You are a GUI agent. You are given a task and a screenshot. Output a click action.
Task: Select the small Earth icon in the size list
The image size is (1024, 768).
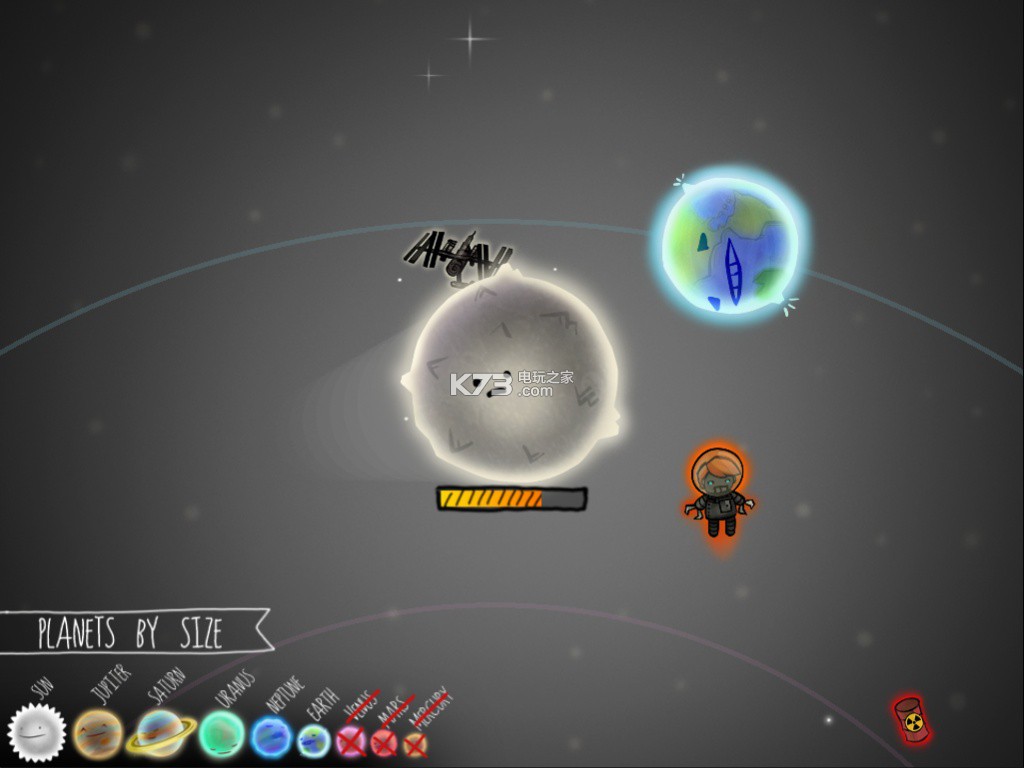pos(314,740)
